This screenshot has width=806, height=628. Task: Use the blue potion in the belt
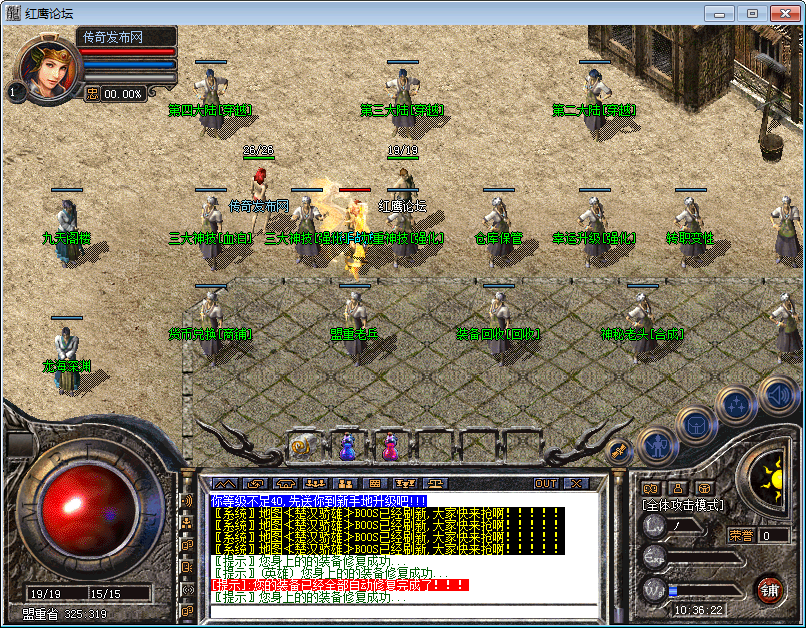[x=347, y=447]
